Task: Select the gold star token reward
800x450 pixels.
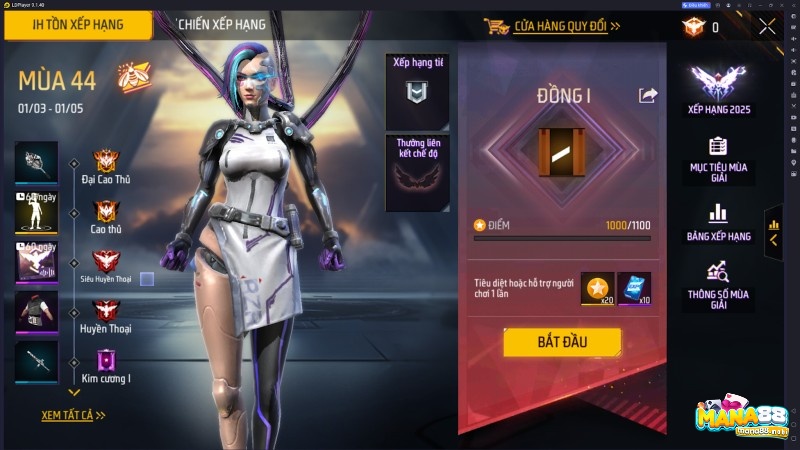Action: point(597,290)
